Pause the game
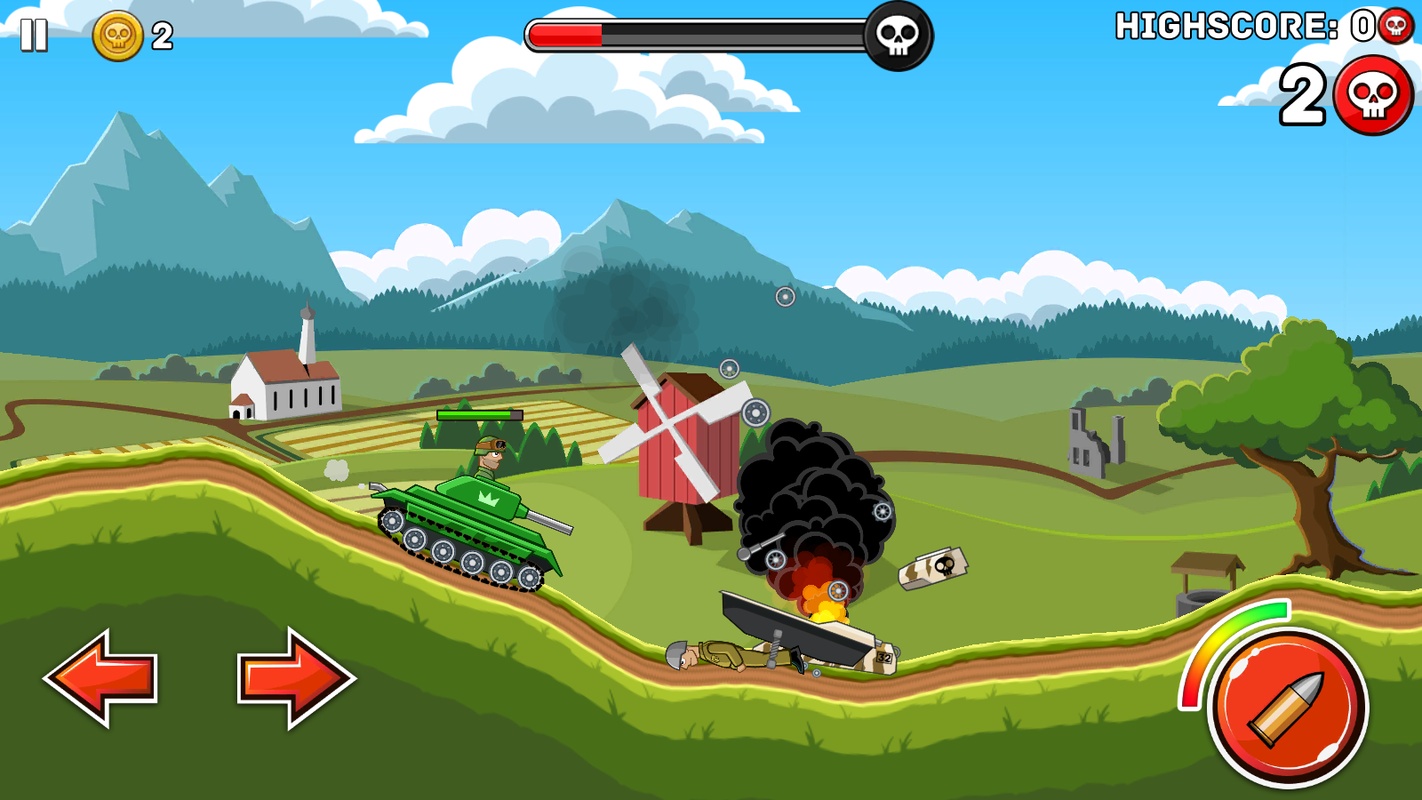 34,35
